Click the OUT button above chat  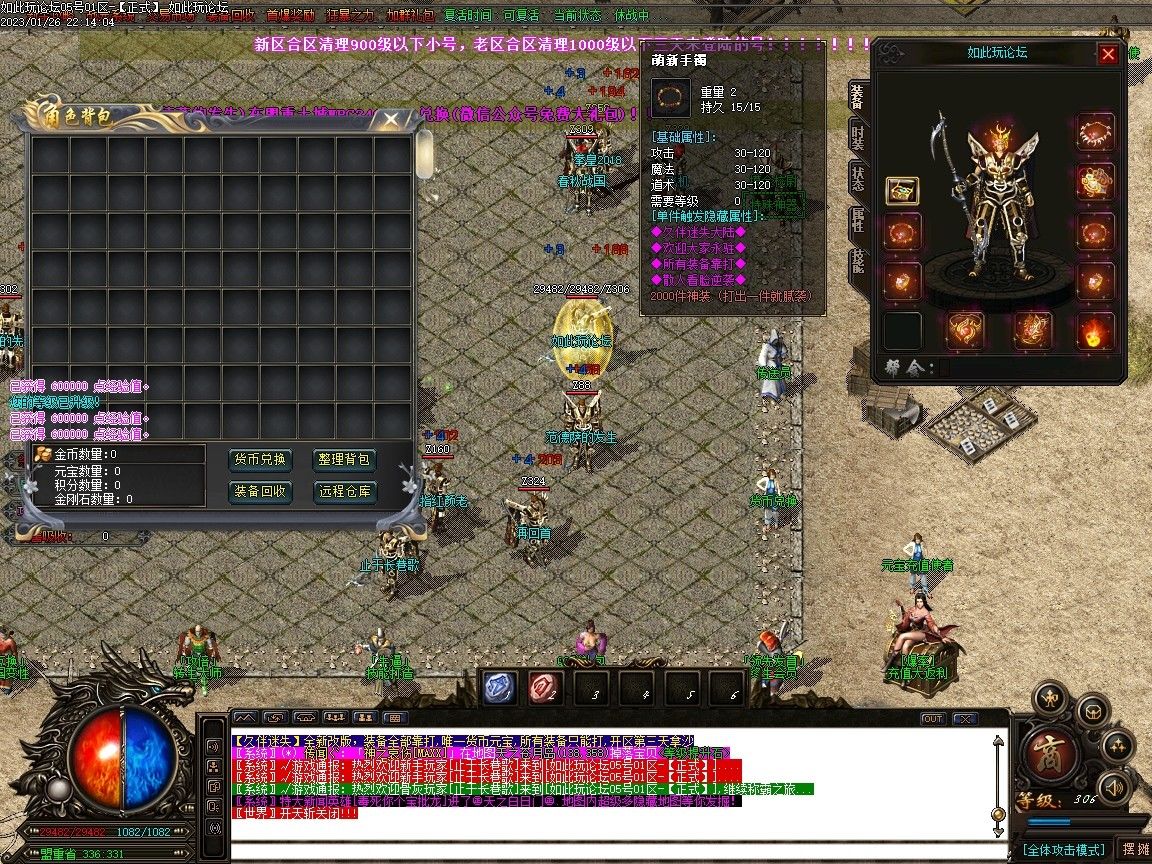(x=932, y=718)
